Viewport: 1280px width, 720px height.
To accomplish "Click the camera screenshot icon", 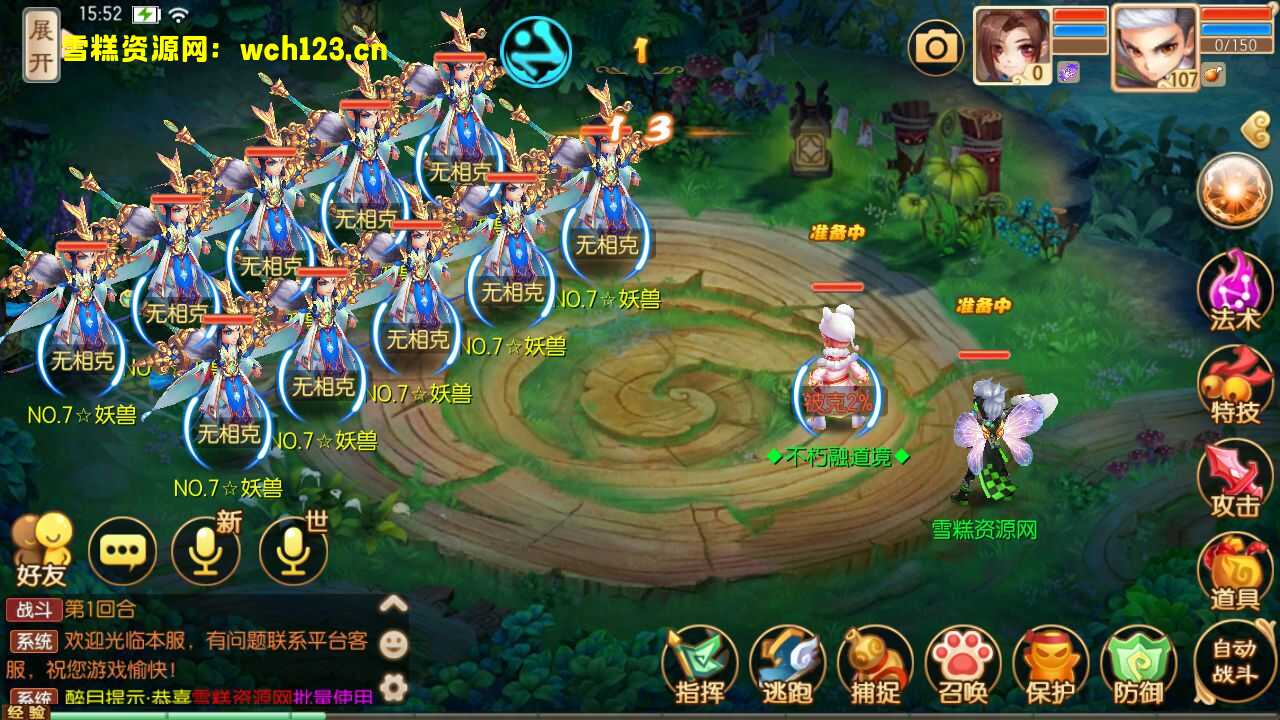I will [937, 46].
